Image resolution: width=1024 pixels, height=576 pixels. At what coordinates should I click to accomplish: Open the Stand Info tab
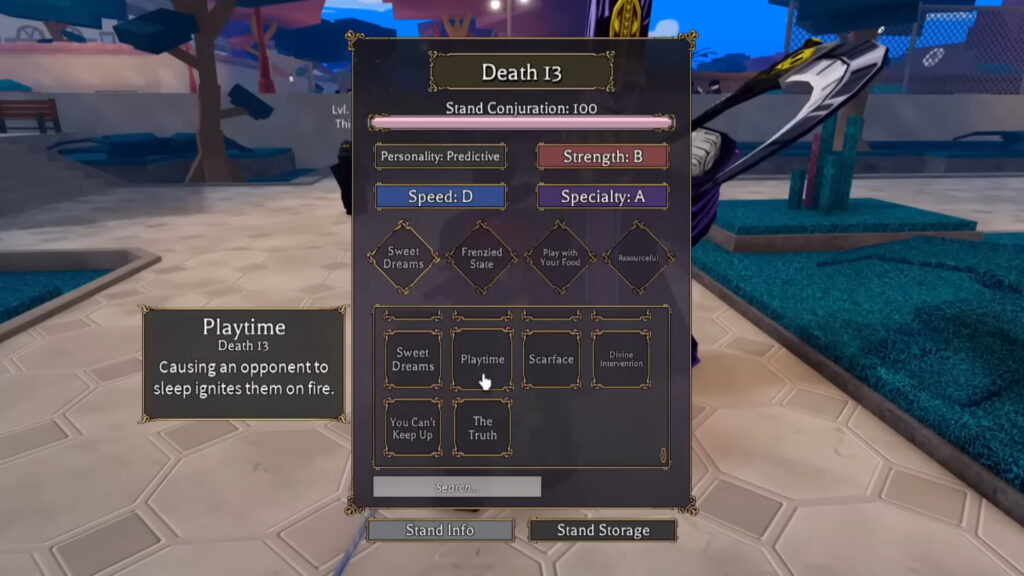pyautogui.click(x=440, y=530)
